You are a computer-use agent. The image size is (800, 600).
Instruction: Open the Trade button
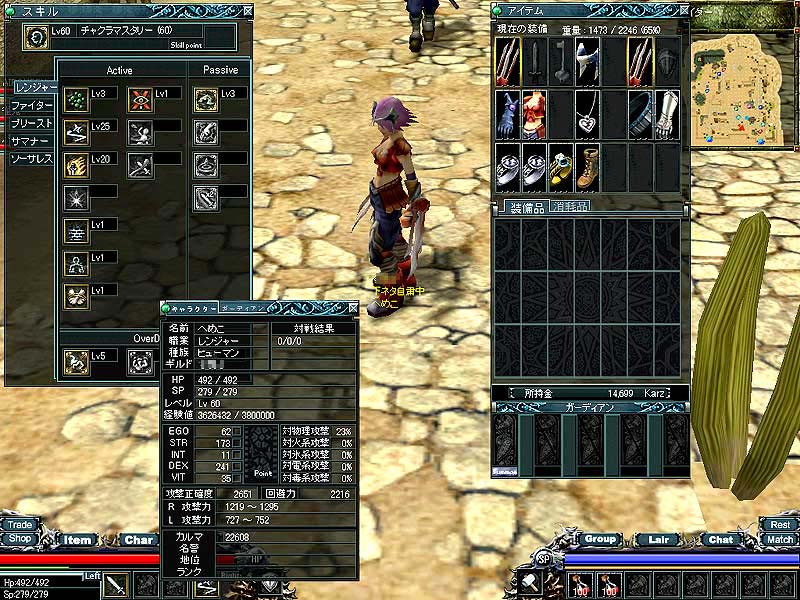coord(19,524)
